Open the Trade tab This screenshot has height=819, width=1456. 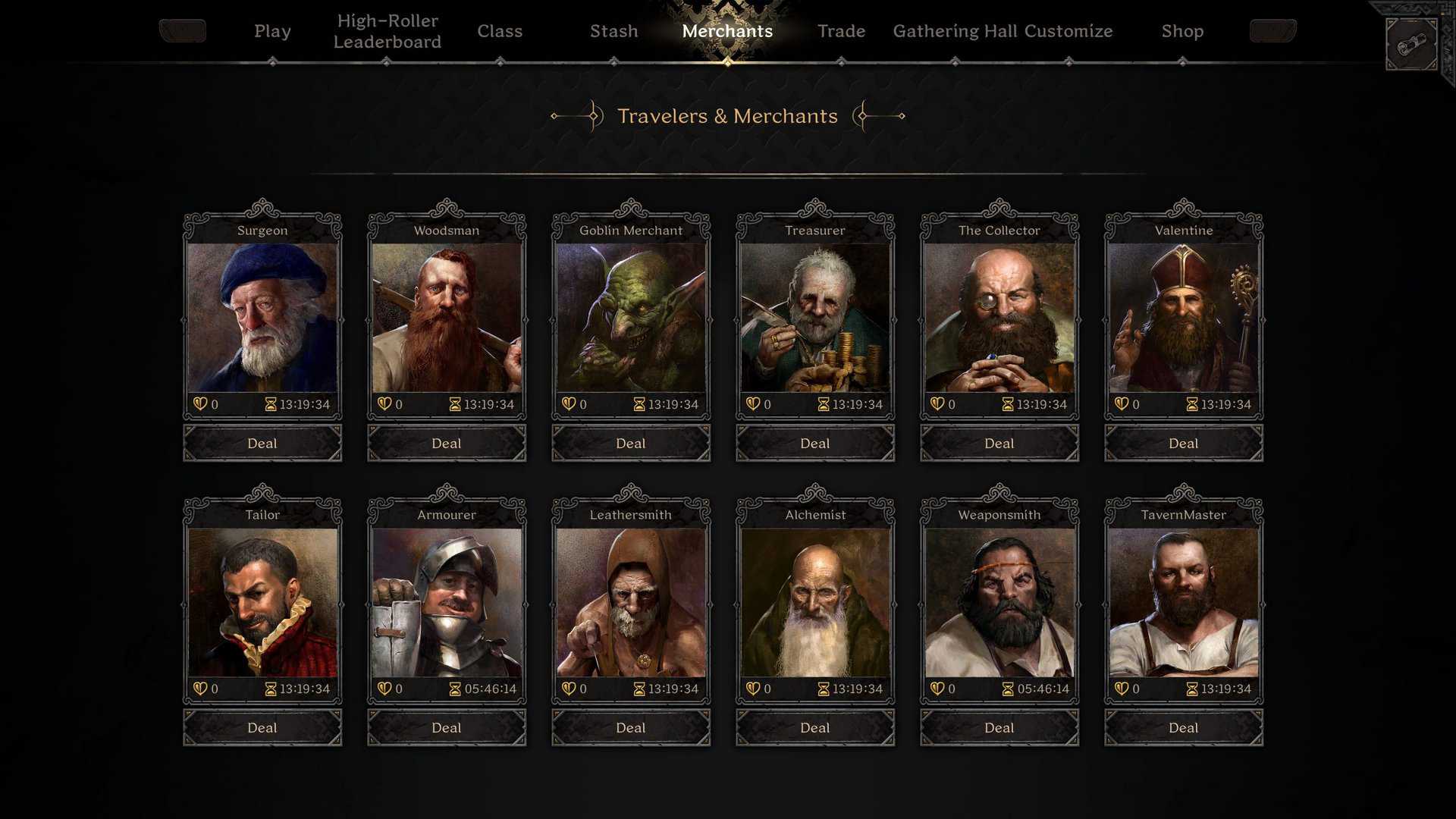pos(841,31)
